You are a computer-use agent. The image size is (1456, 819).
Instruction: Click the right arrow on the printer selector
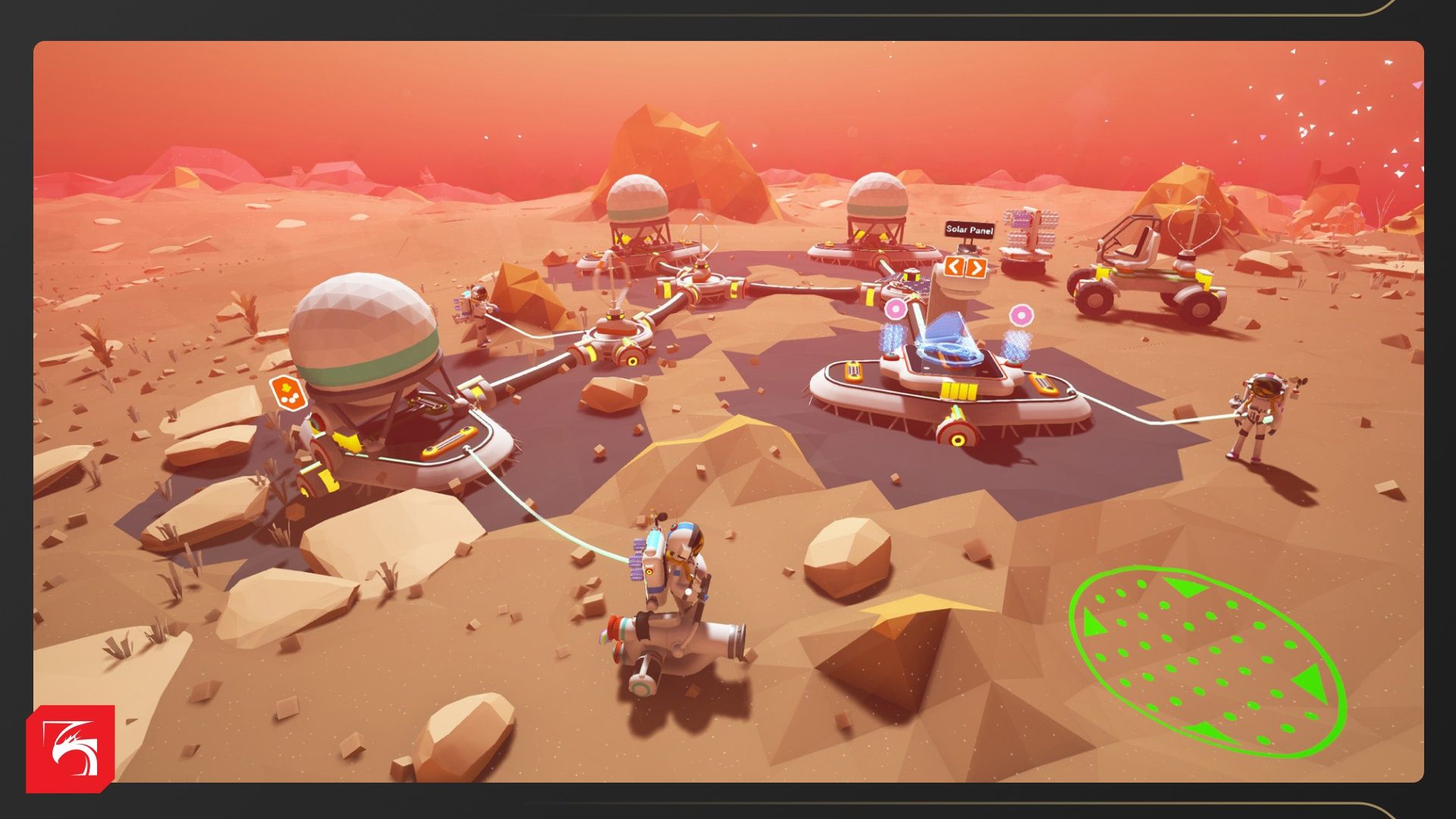(x=976, y=267)
